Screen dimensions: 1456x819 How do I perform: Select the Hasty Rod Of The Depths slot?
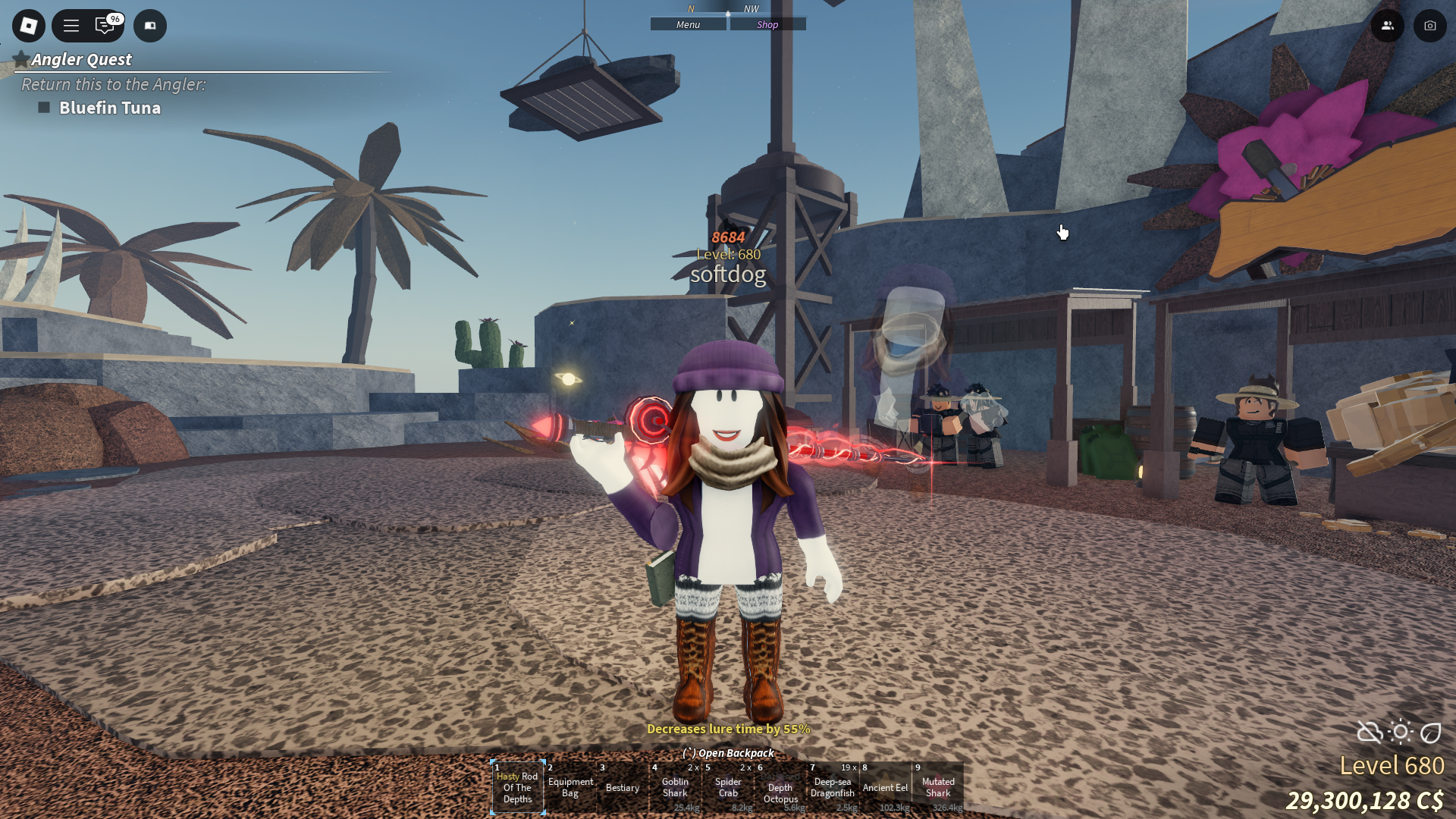[x=517, y=788]
